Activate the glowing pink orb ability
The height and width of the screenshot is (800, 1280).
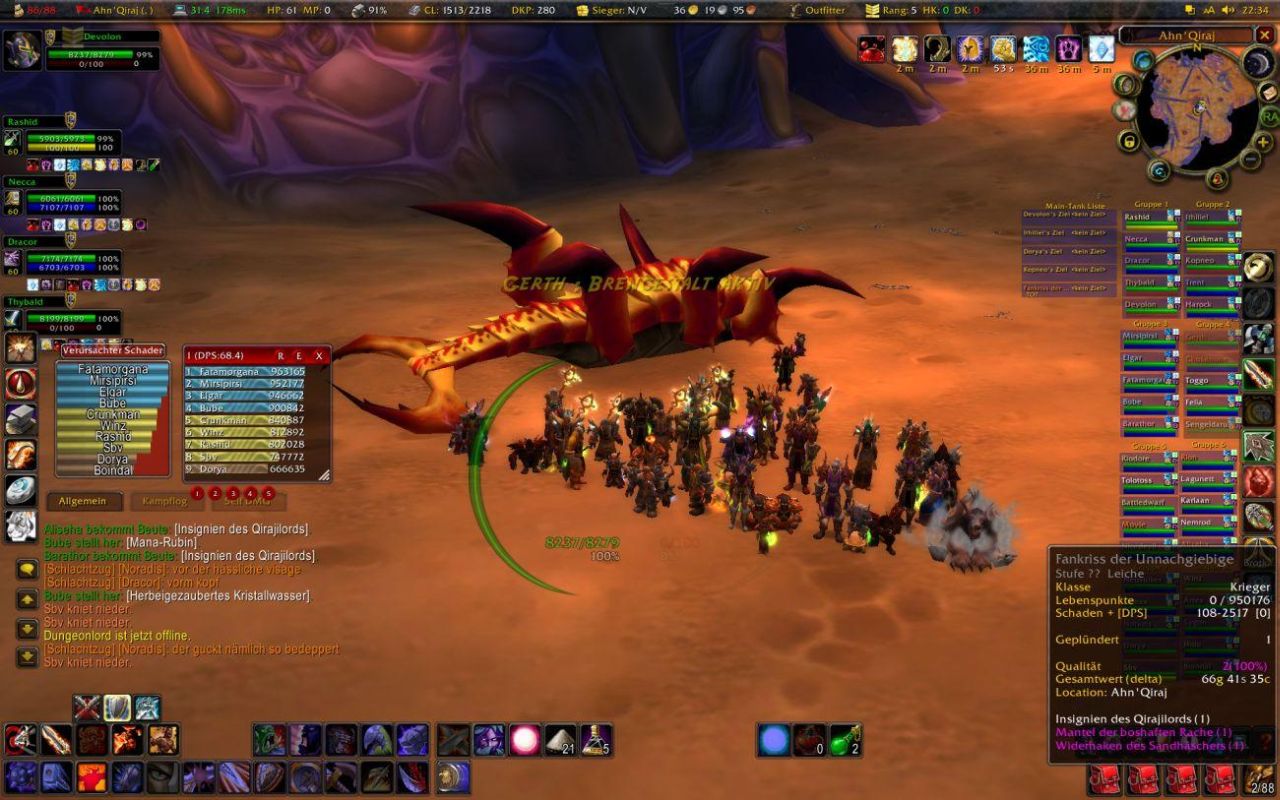[525, 740]
